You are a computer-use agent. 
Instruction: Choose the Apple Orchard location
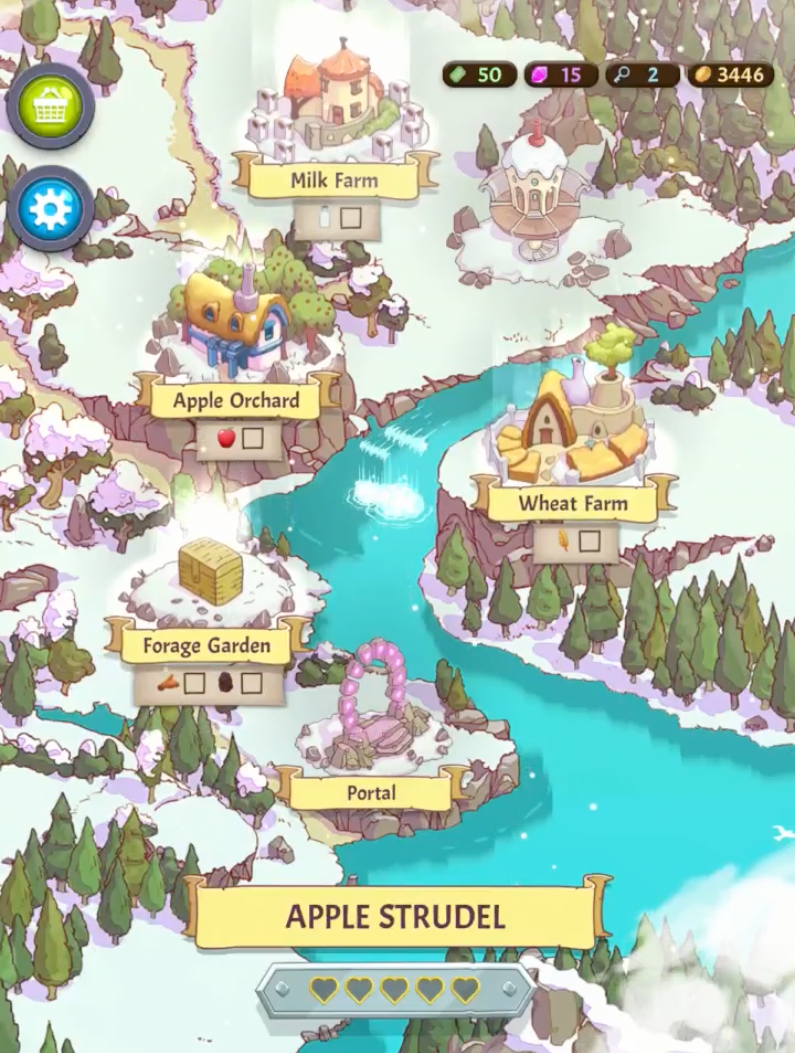pos(236,400)
